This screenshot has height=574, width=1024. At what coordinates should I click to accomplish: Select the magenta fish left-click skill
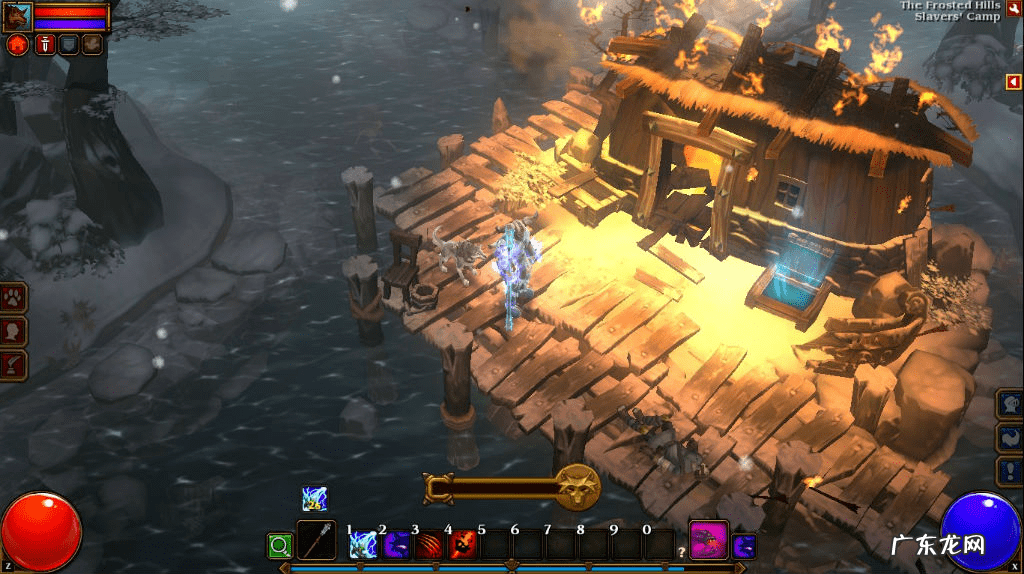(708, 541)
